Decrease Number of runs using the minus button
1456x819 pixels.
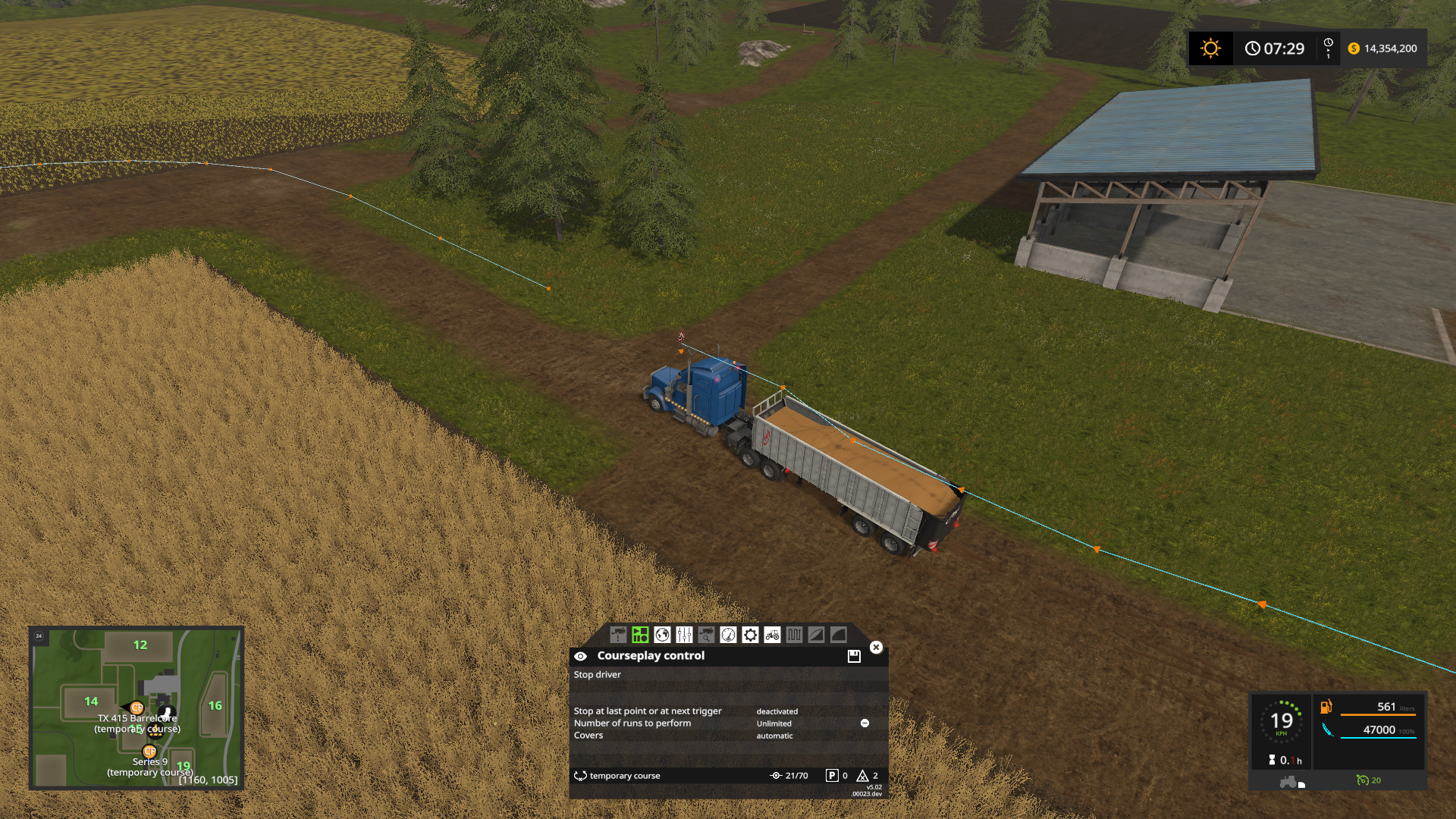(x=864, y=723)
